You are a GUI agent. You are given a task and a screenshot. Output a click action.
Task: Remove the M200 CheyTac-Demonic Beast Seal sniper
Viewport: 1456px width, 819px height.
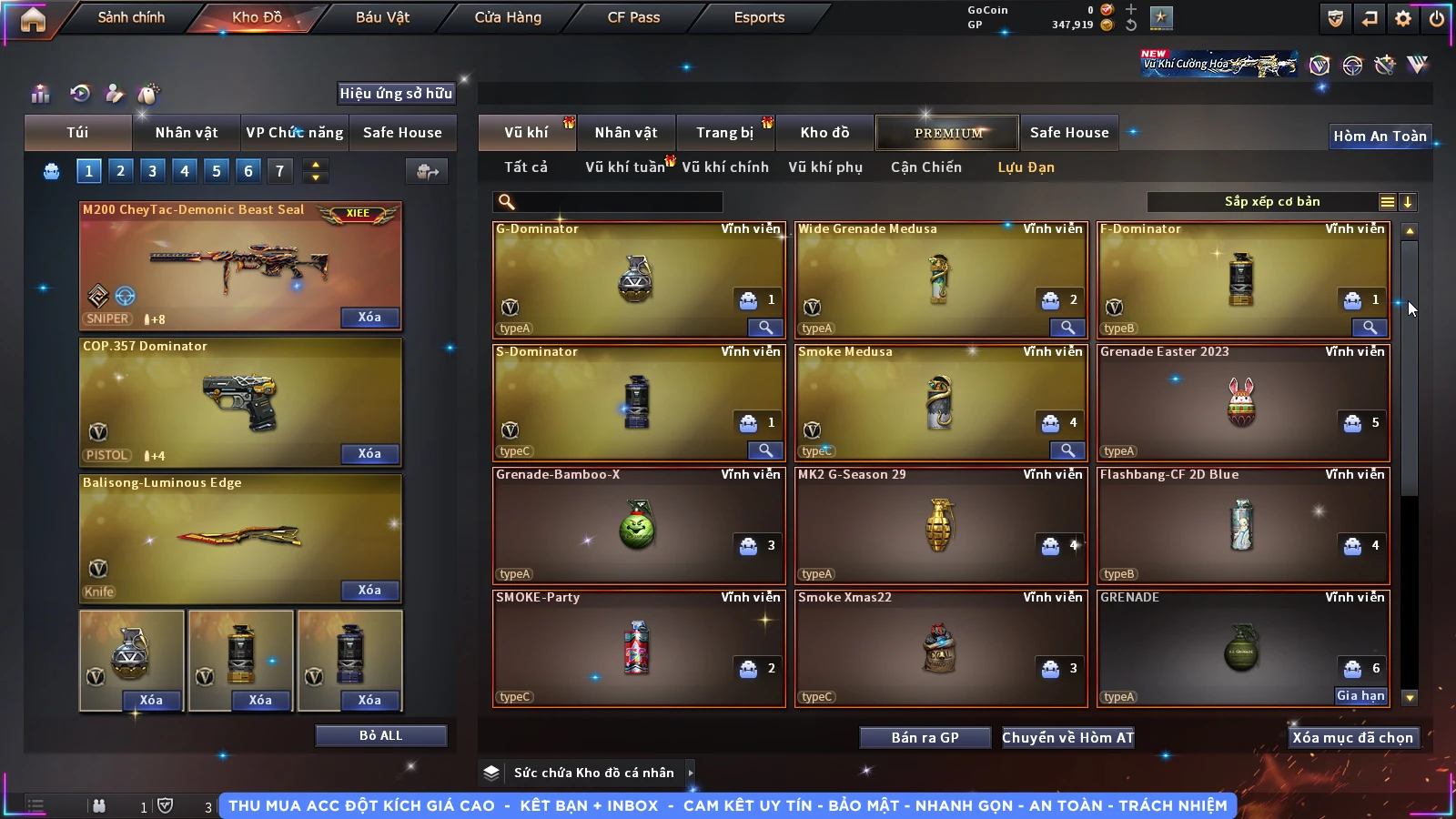click(x=369, y=317)
